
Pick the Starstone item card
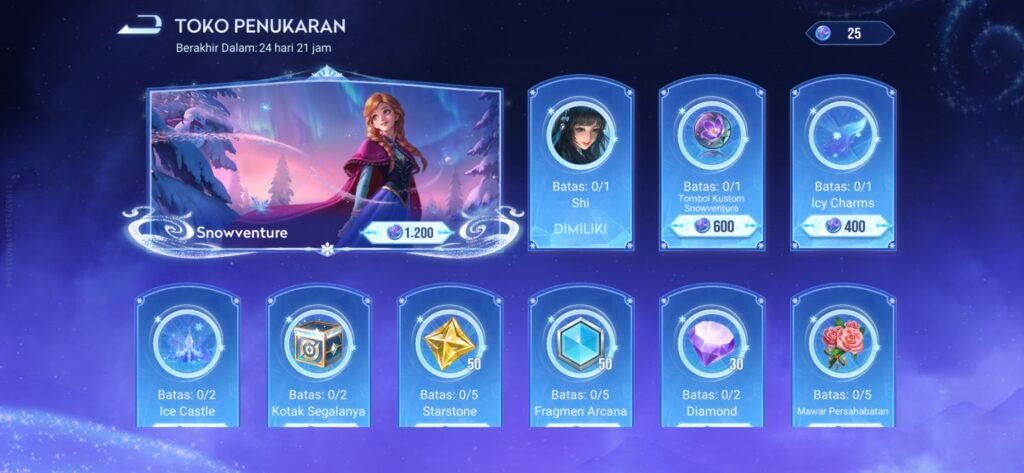[449, 360]
